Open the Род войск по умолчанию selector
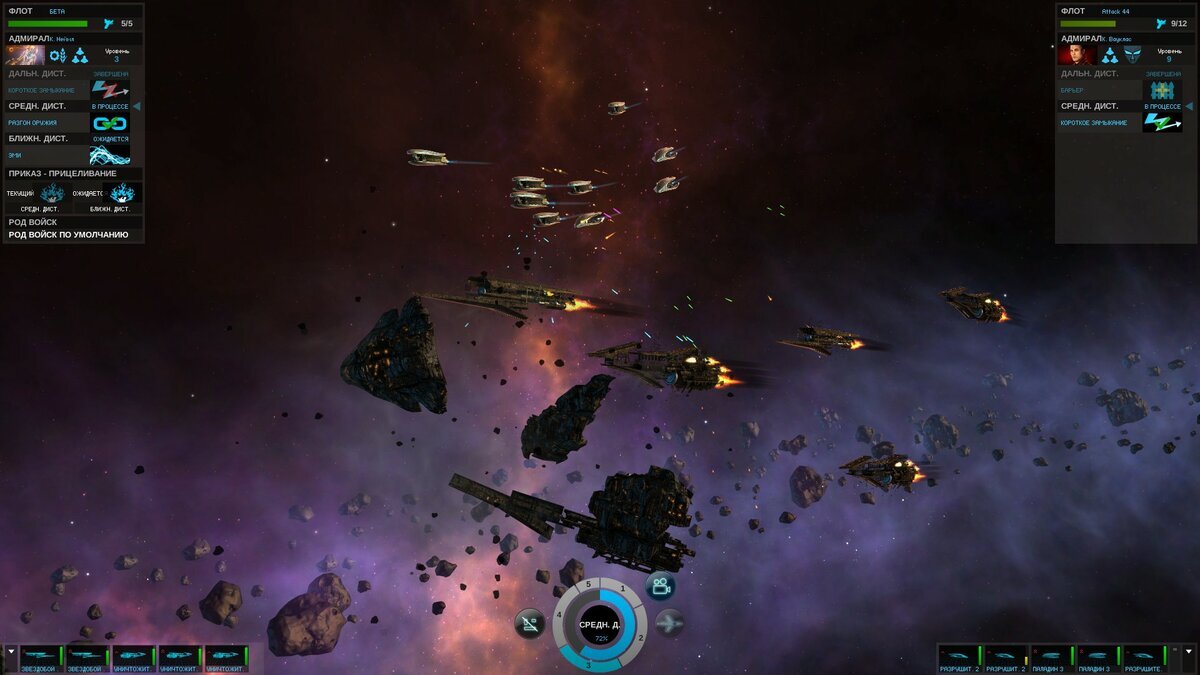 click(x=72, y=235)
